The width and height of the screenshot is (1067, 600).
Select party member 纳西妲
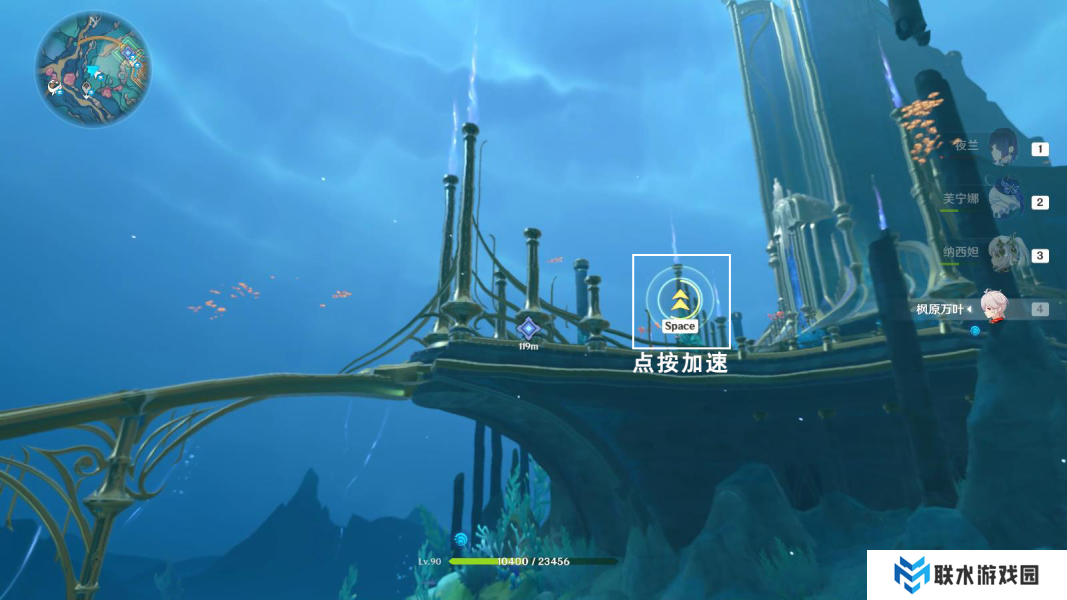tap(1003, 253)
